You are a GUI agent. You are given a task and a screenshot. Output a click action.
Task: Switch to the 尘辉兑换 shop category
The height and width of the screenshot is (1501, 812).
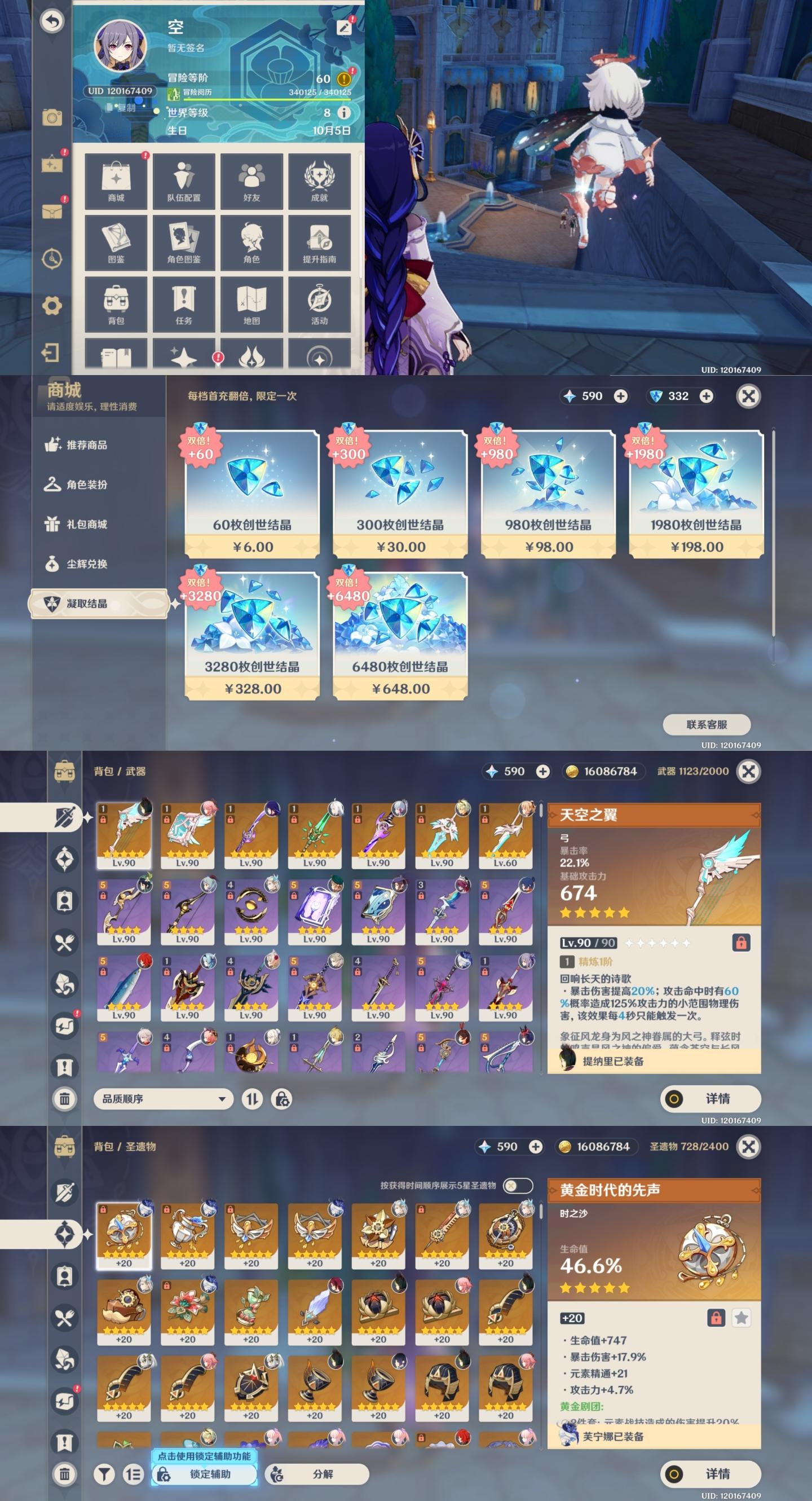click(x=86, y=564)
